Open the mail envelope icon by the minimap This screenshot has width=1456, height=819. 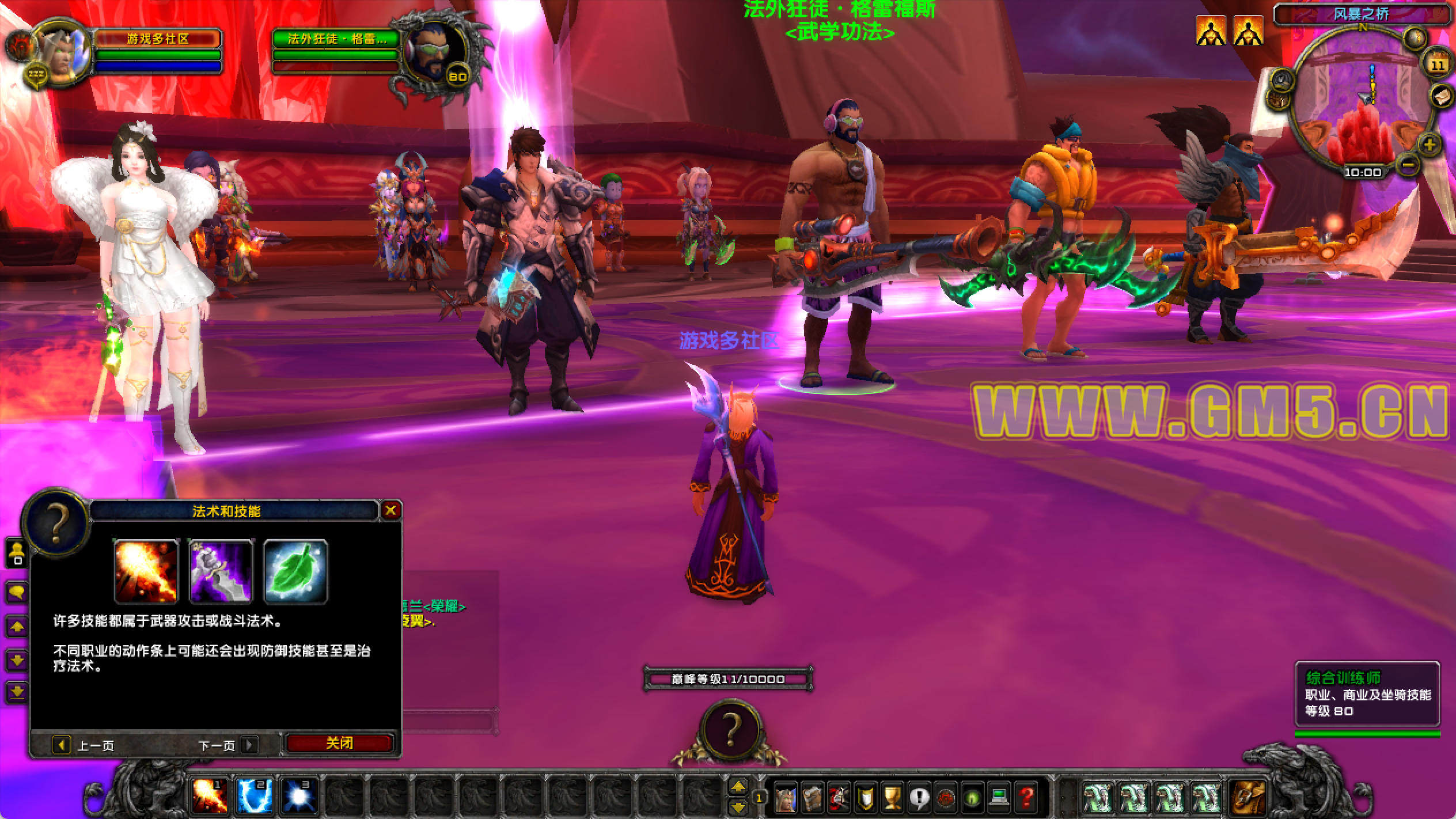click(x=1441, y=96)
